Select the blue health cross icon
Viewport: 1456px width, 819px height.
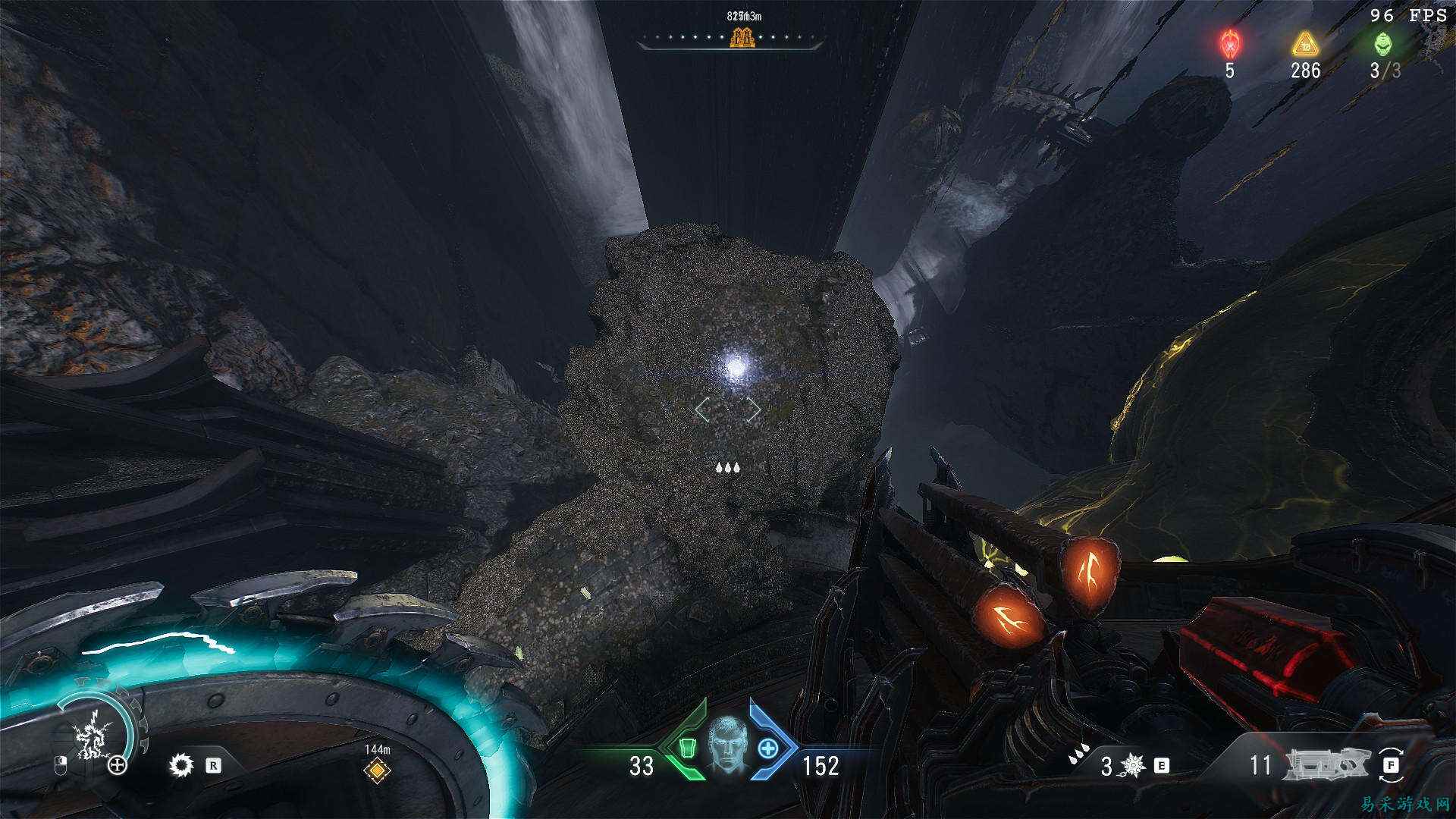[768, 748]
